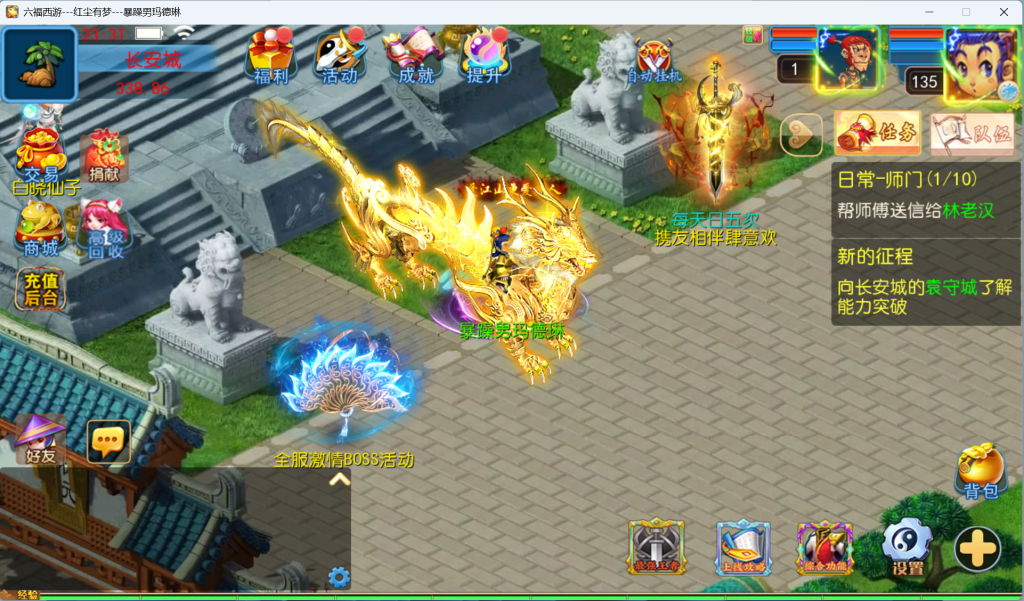This screenshot has height=601, width=1024.
Task: Open the 商城 shop
Action: 41,229
